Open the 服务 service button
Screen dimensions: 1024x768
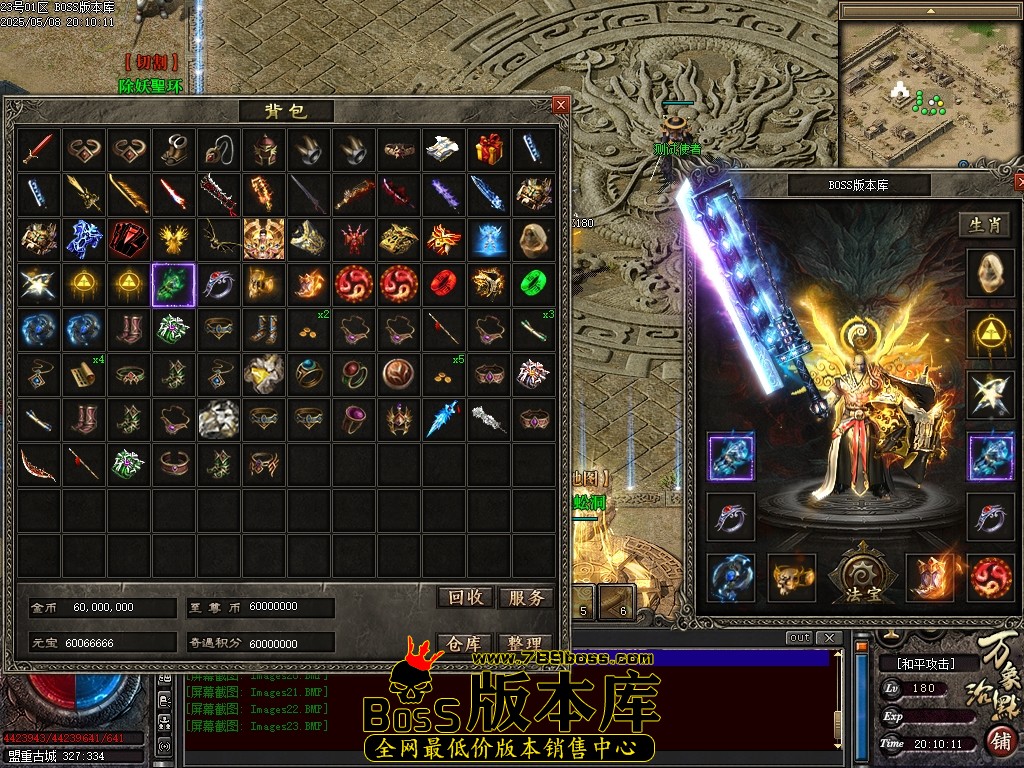[525, 598]
